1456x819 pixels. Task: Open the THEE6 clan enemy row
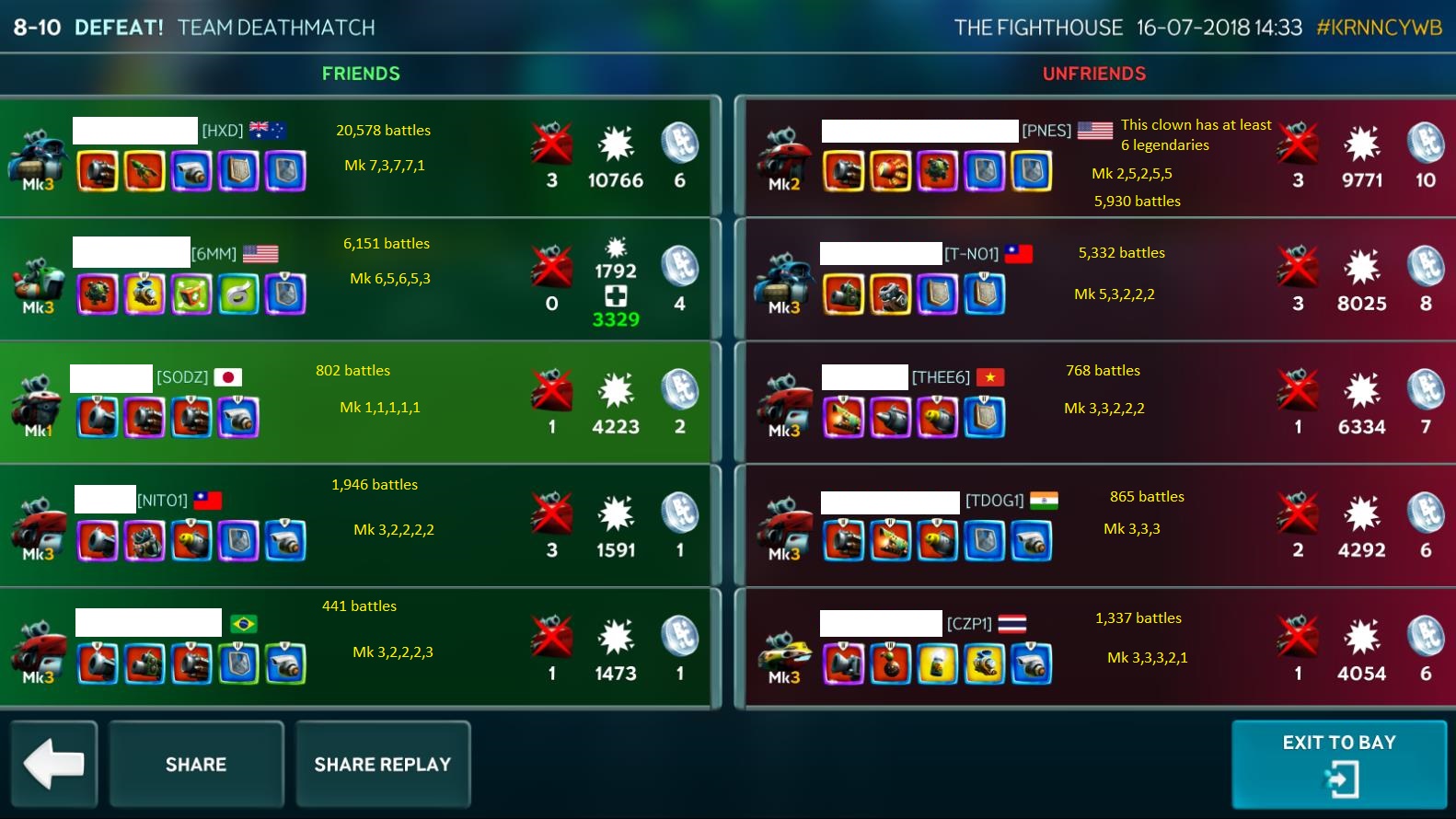coord(1095,403)
